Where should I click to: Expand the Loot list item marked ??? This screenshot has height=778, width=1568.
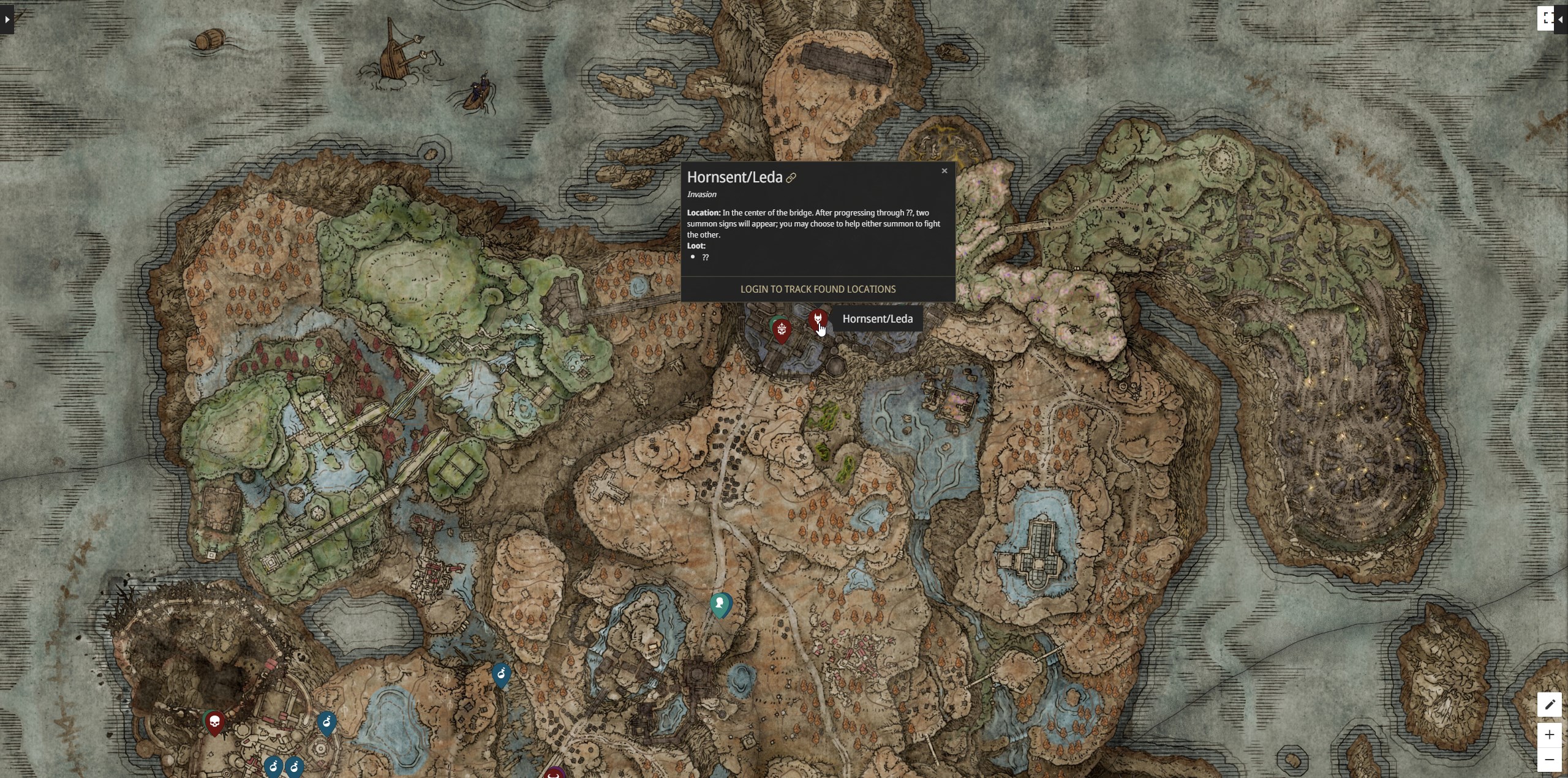[706, 257]
